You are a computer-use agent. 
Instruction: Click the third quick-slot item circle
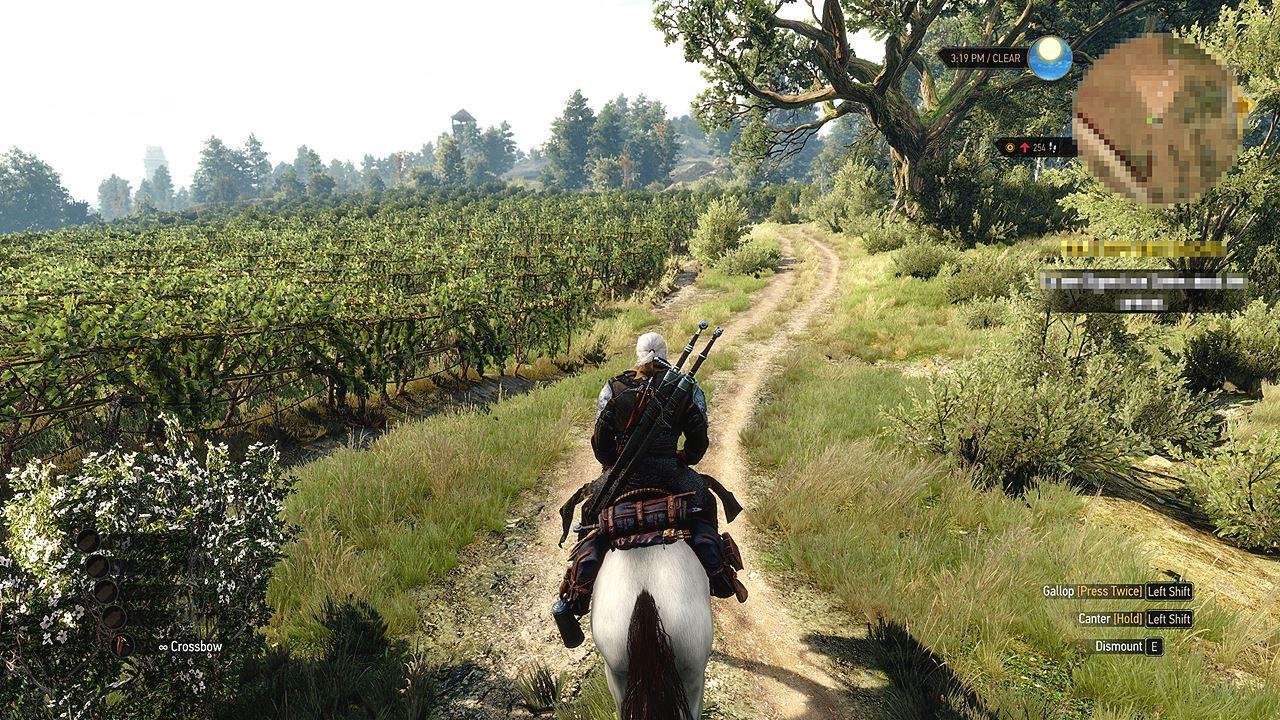click(105, 591)
